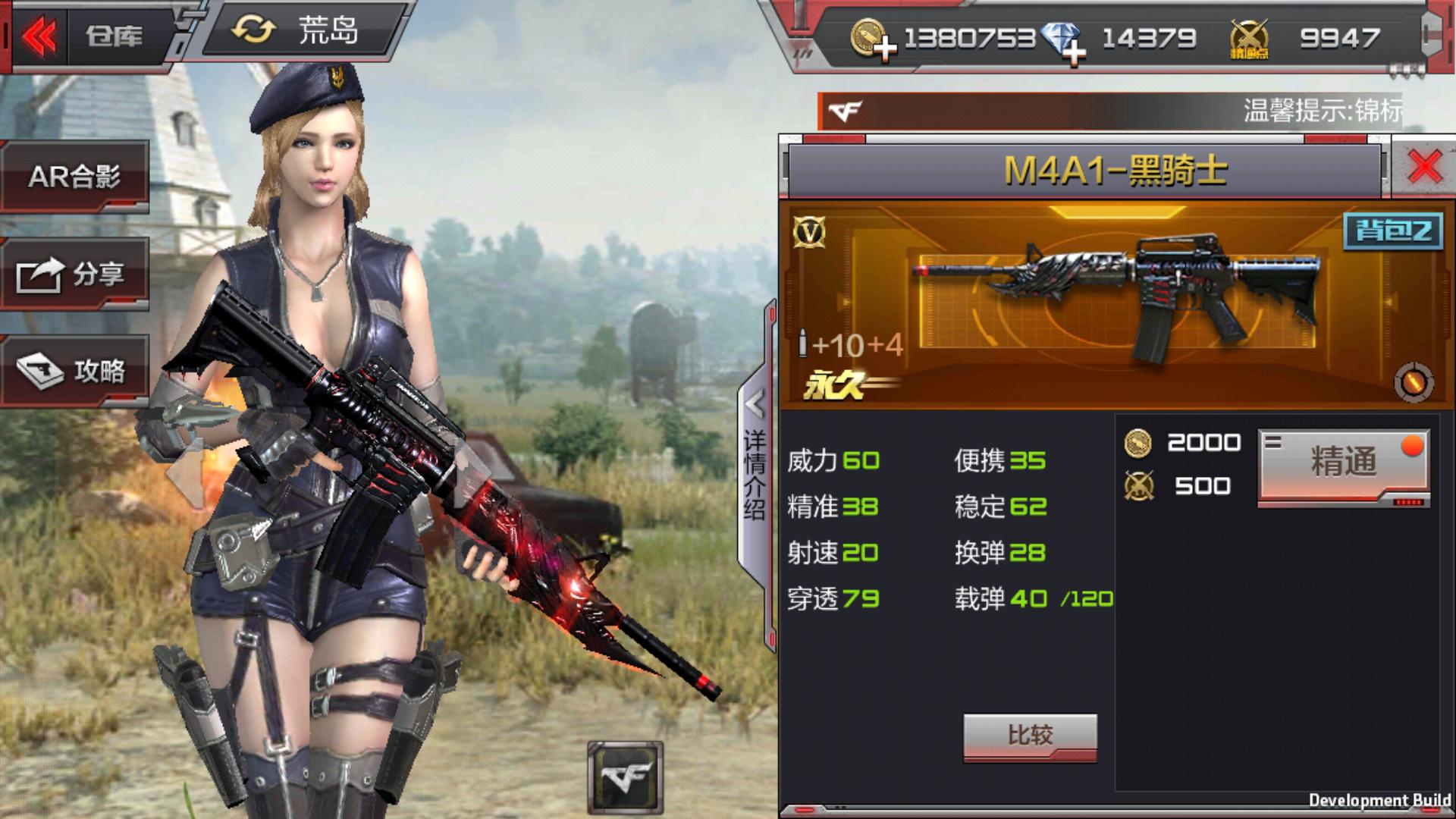Screen dimensions: 1456x819
Task: Click the CF logo button at the bottom
Action: click(625, 777)
